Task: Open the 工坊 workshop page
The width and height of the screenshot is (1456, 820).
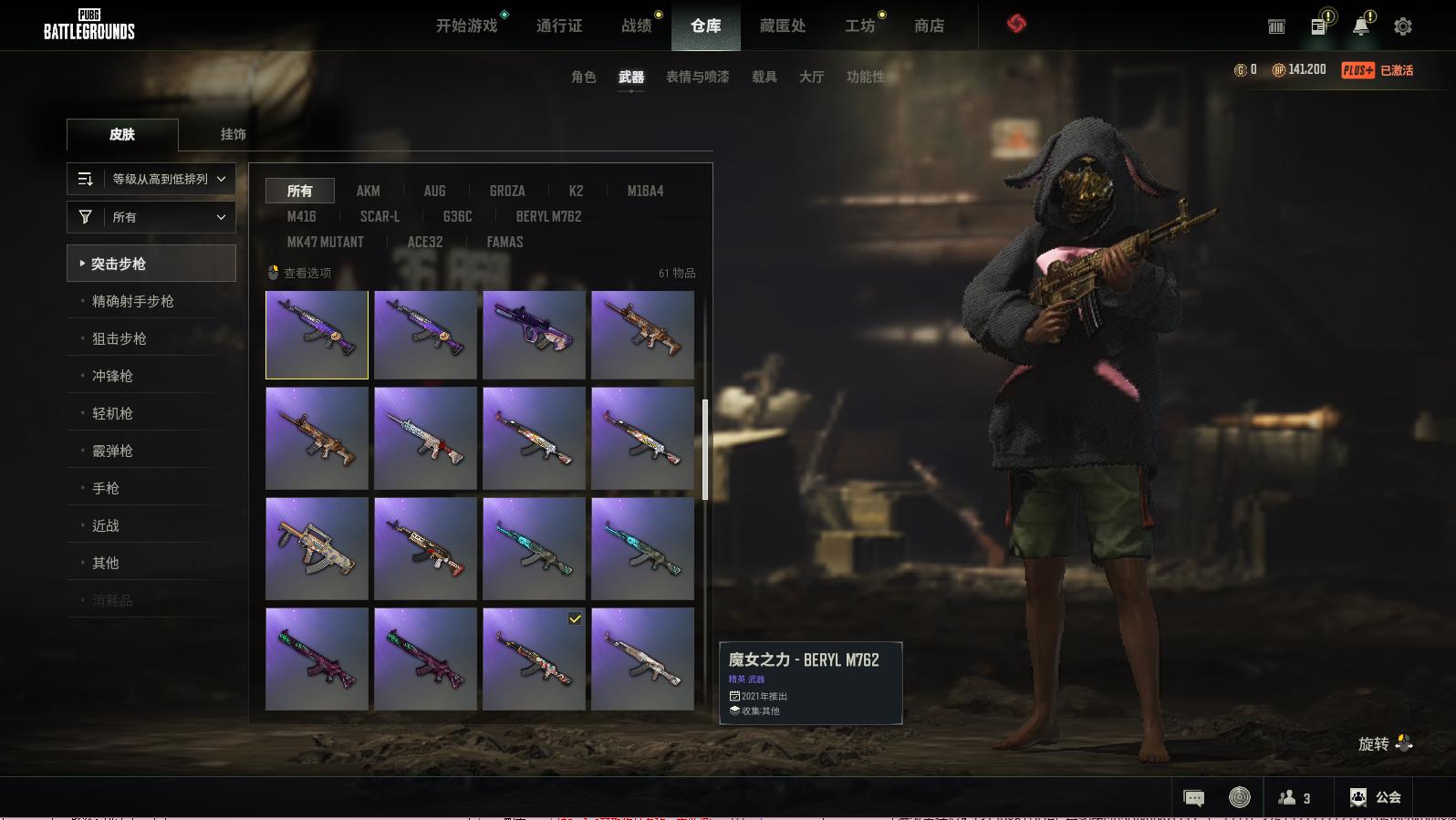Action: (859, 26)
